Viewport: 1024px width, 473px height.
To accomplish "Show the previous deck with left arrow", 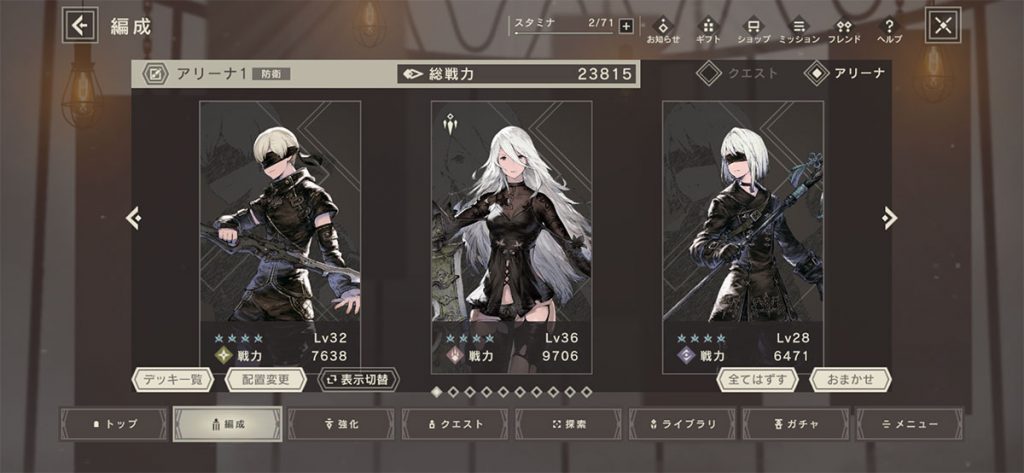I will 133,218.
